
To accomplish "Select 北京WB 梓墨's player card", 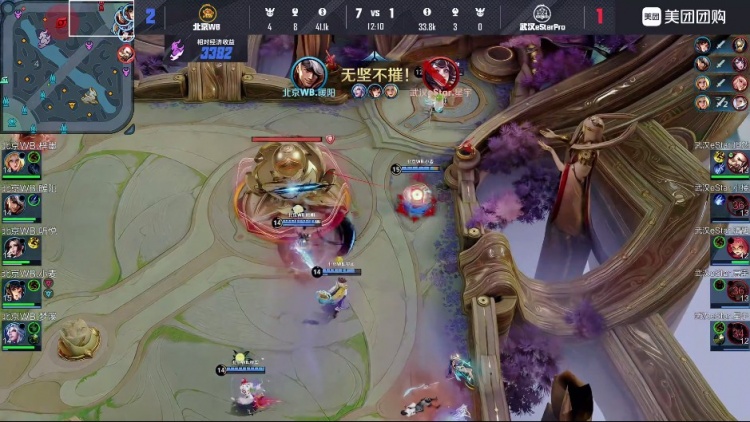I will pos(20,161).
